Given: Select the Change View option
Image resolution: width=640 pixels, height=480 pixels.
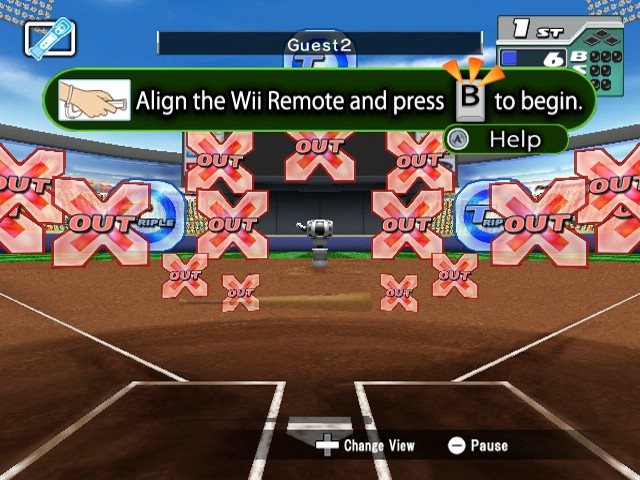Looking at the screenshot, I should click(x=365, y=445).
